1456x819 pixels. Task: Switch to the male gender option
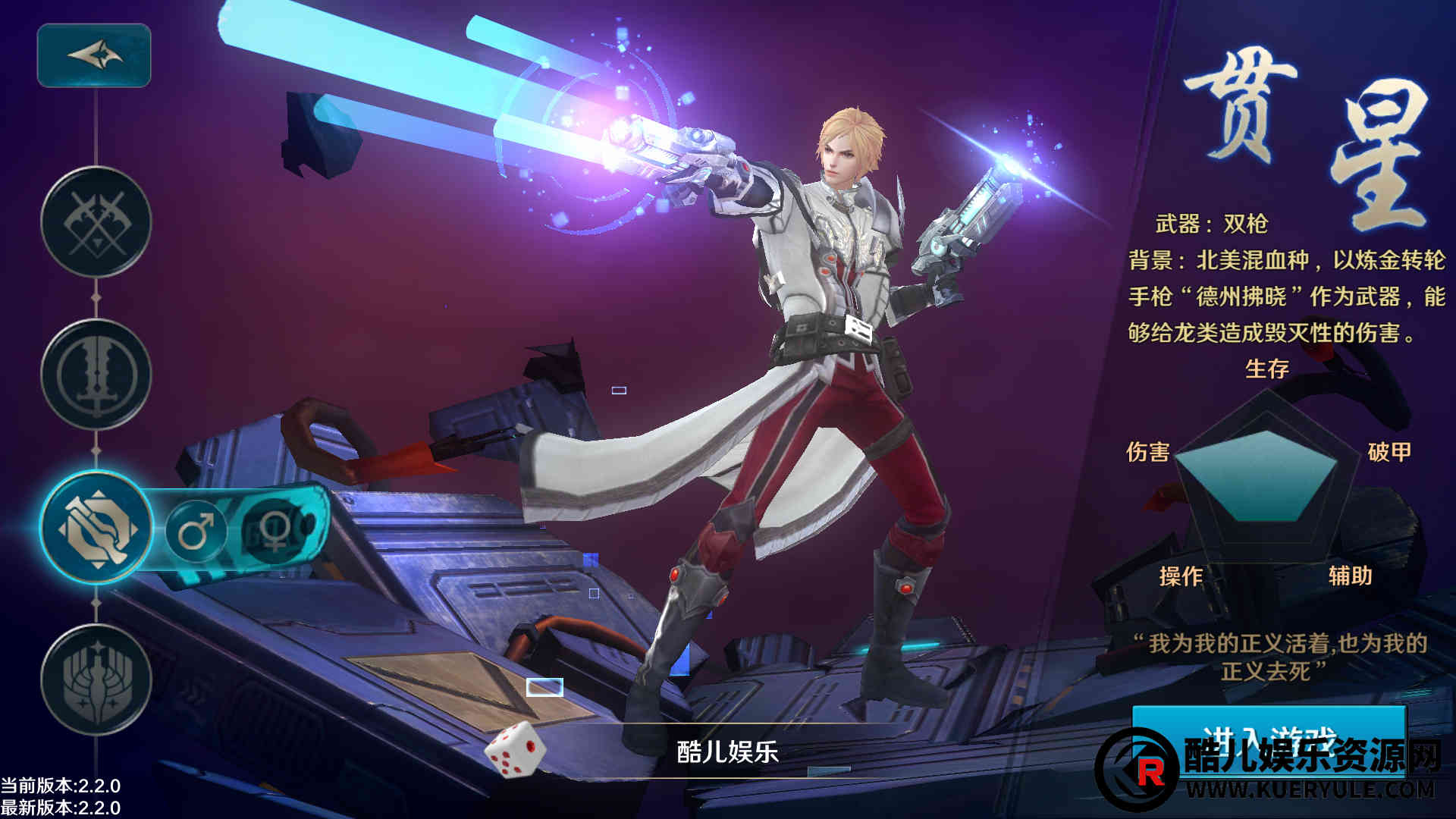pos(196,529)
